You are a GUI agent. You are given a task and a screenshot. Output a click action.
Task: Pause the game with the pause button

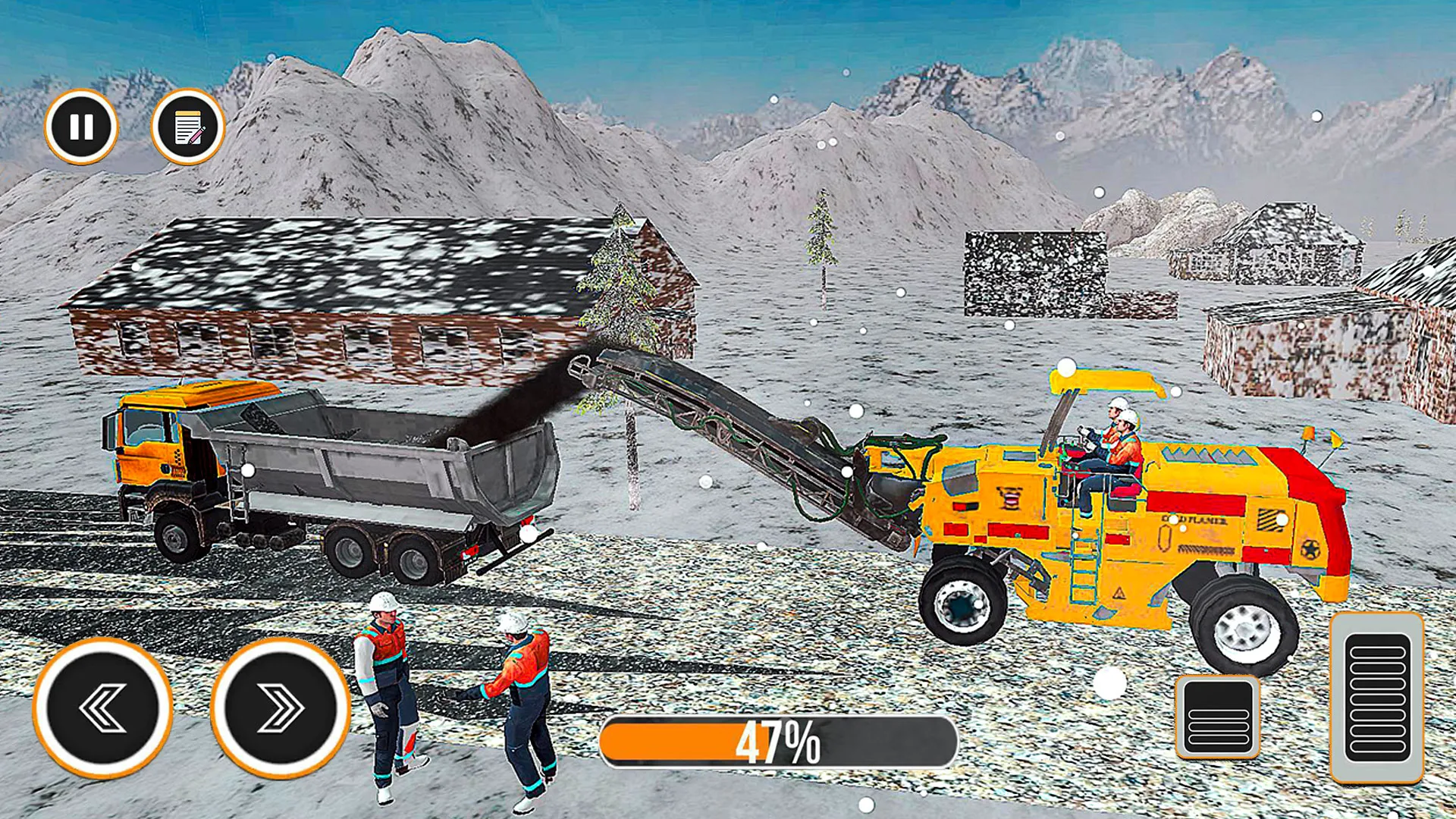81,127
